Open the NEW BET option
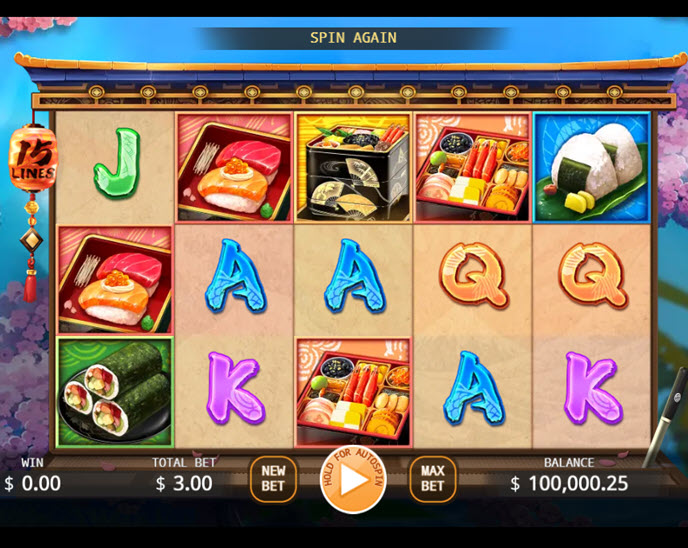This screenshot has height=548, width=688. click(273, 479)
